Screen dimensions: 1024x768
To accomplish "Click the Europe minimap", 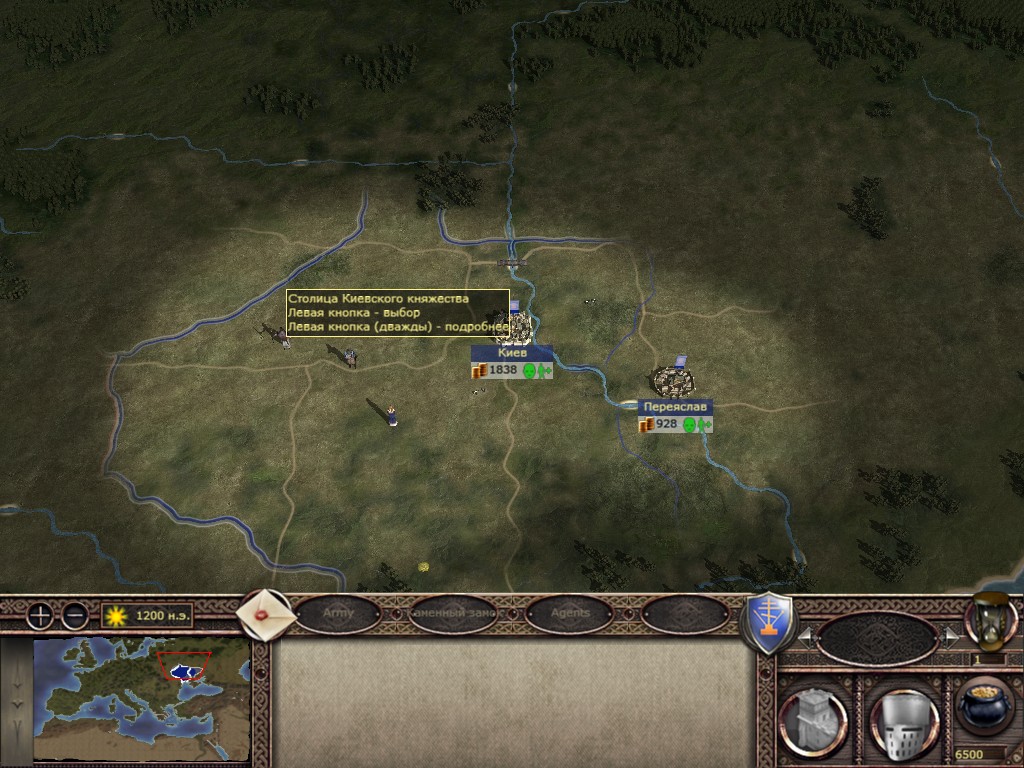I will point(141,700).
